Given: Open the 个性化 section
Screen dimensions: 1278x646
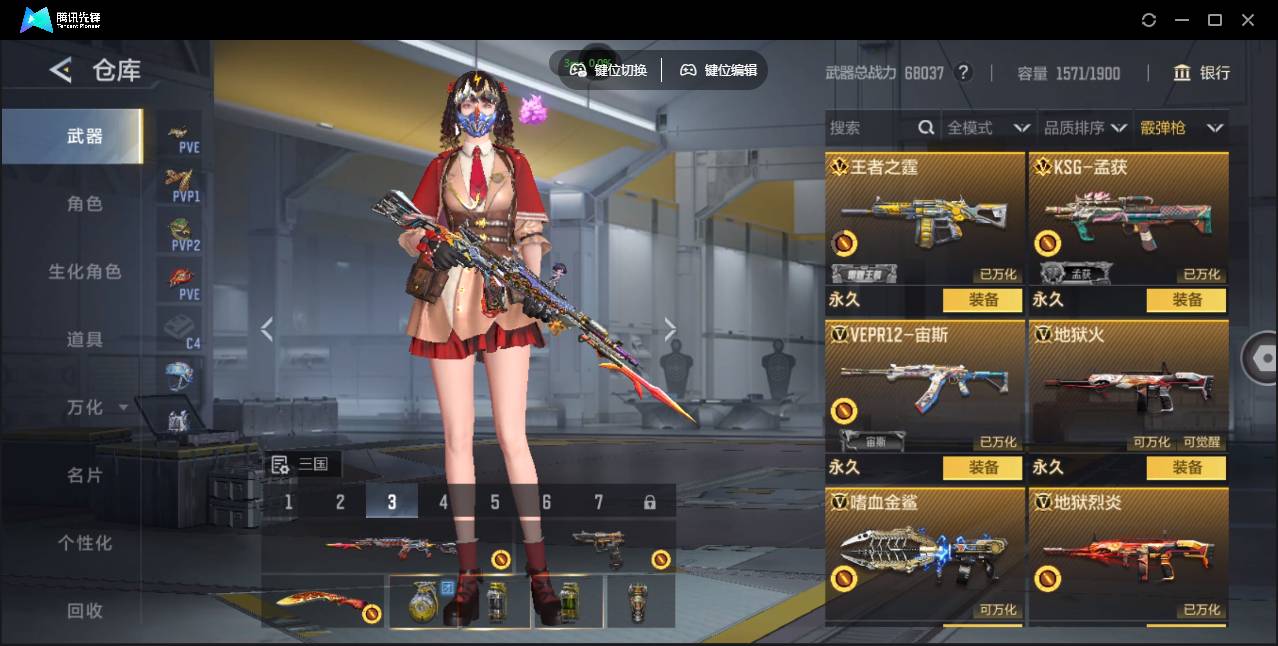Looking at the screenshot, I should tap(85, 543).
